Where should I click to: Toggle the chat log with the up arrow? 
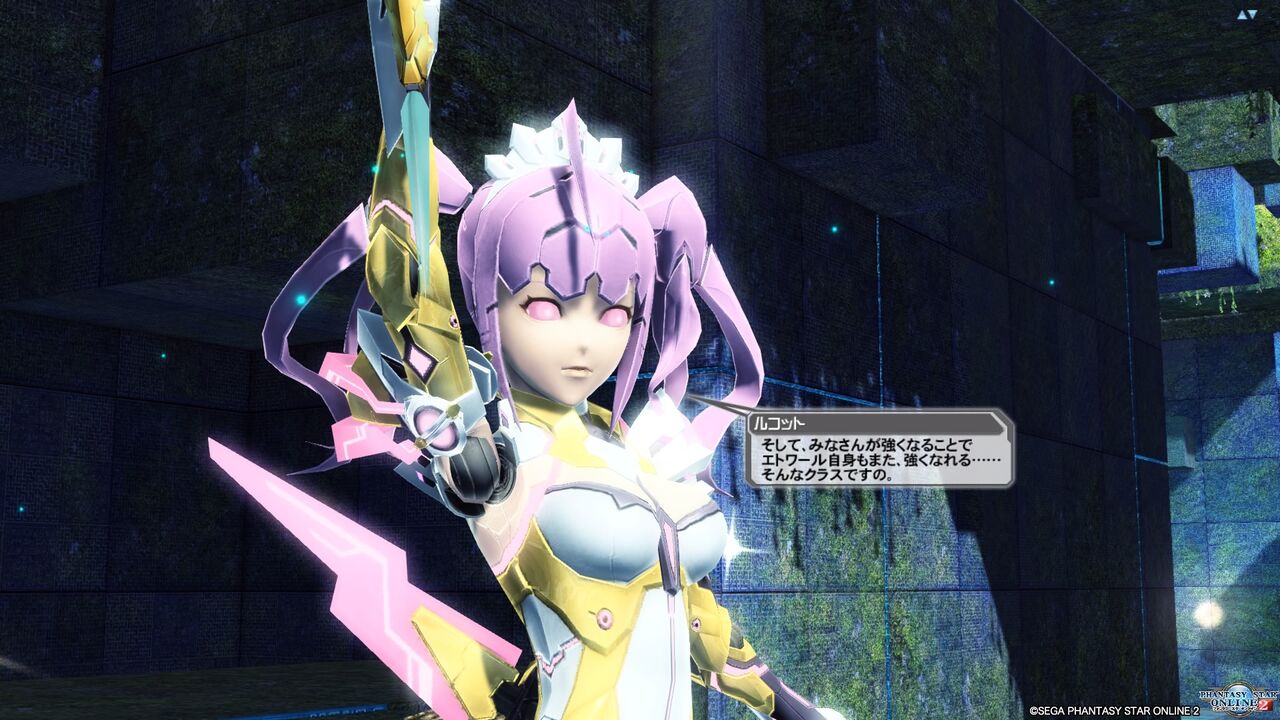(x=1242, y=14)
